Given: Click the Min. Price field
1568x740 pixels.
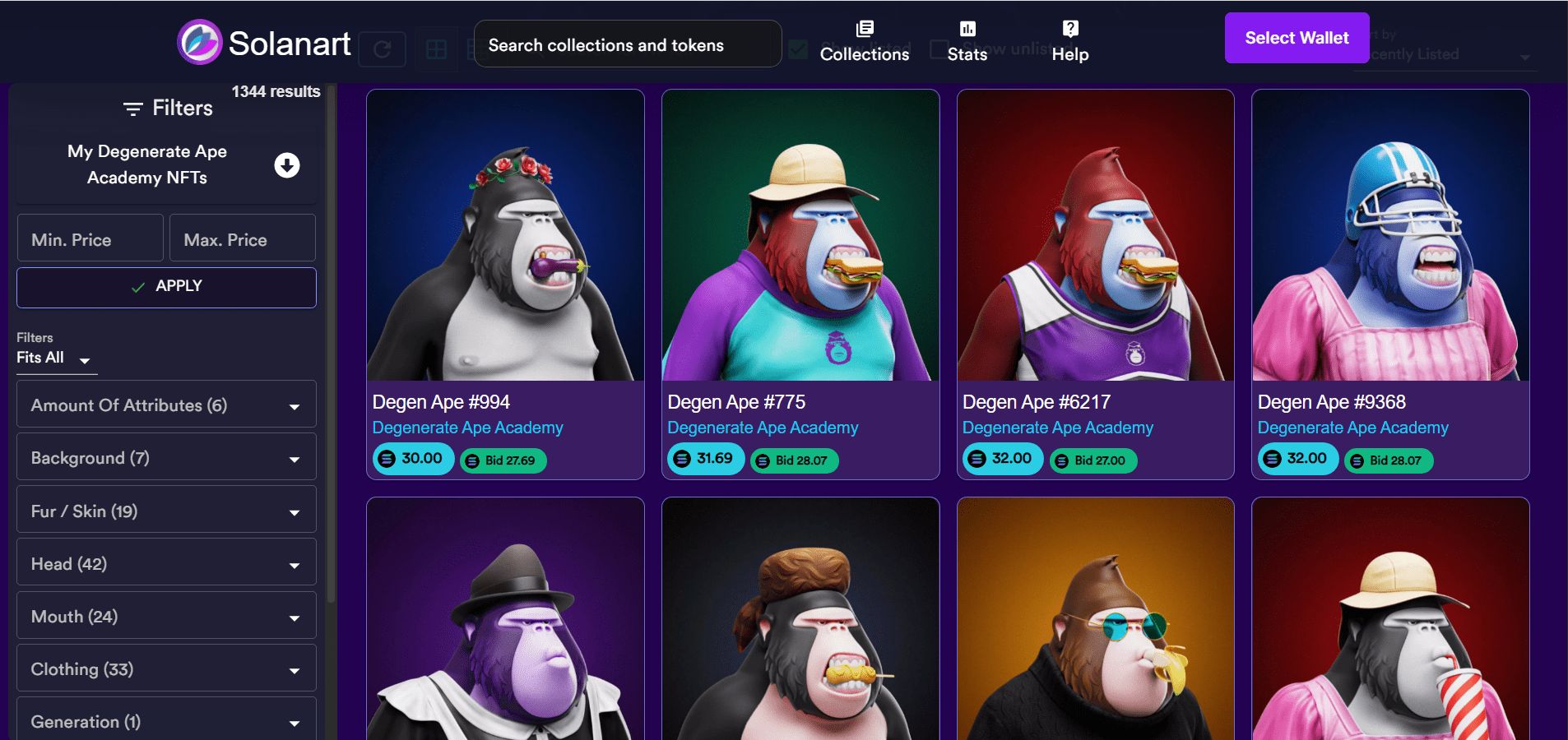Looking at the screenshot, I should pos(90,239).
